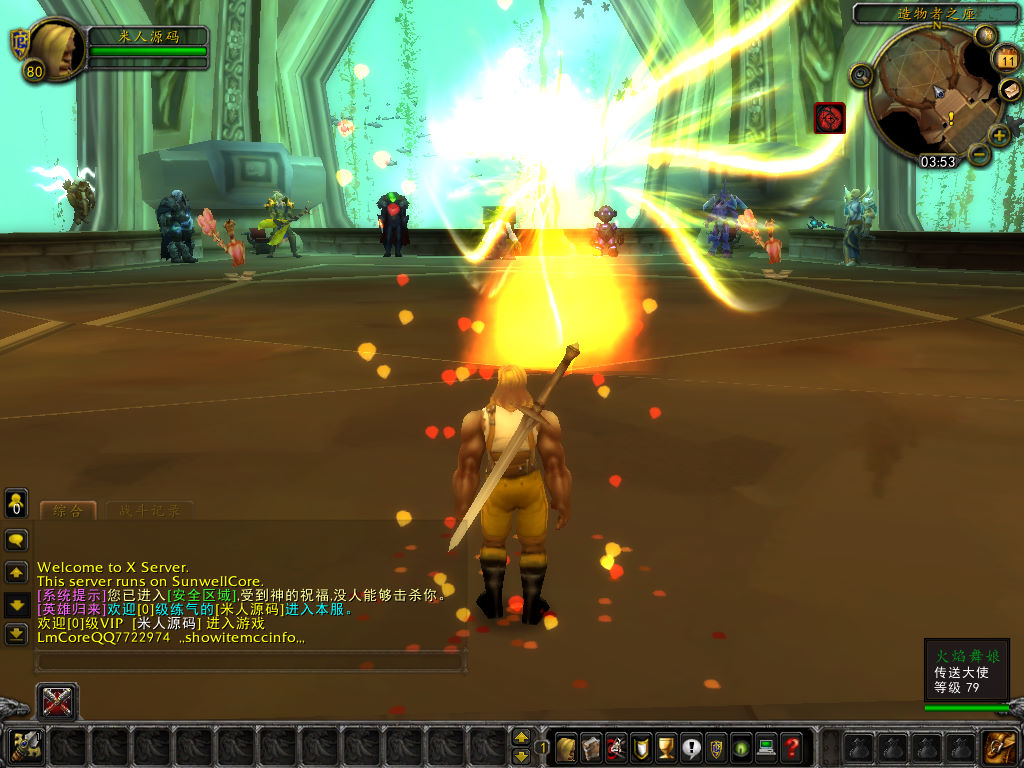This screenshot has width=1024, height=768.
Task: Open the calendar showing day 11
Action: pyautogui.click(x=1005, y=58)
